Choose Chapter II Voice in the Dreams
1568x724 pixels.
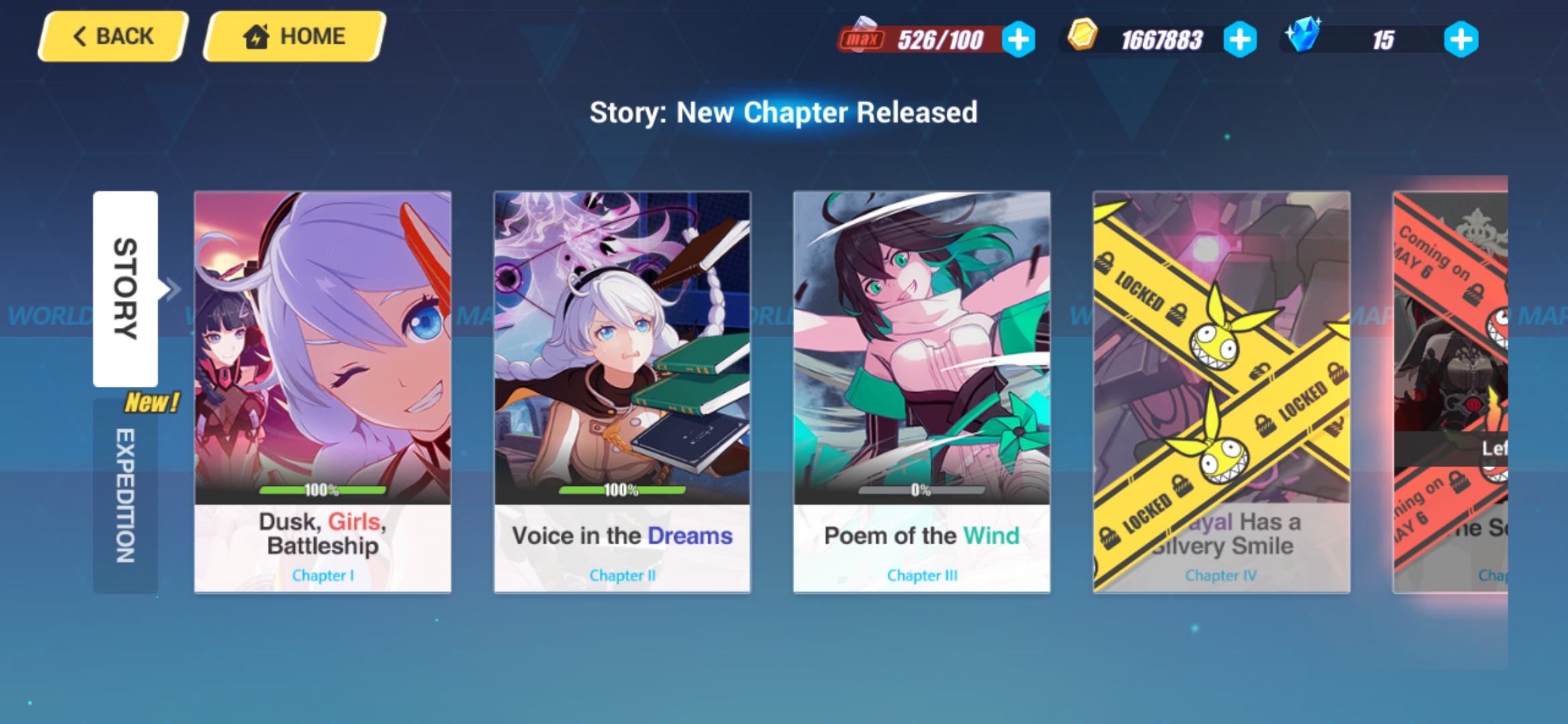click(x=622, y=392)
